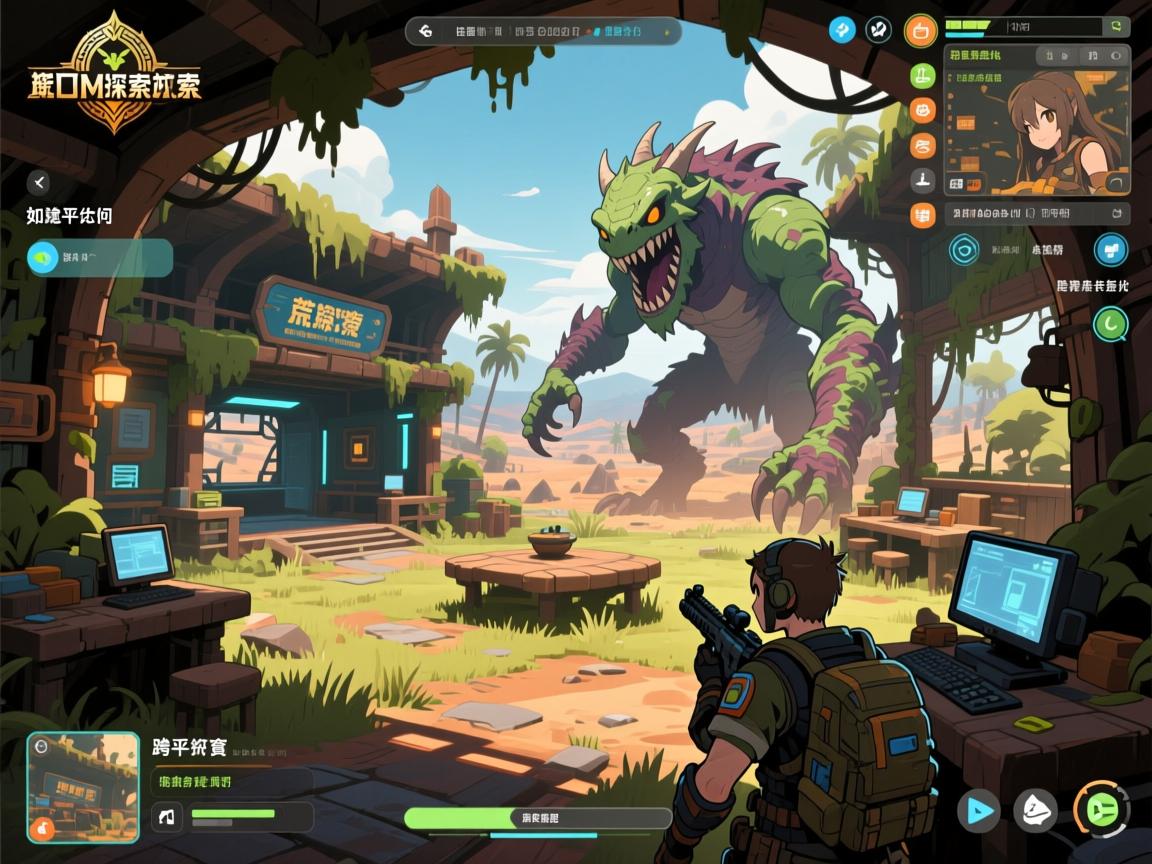The height and width of the screenshot is (864, 1152).
Task: Select the teal quest entry pill
Action: click(x=99, y=258)
